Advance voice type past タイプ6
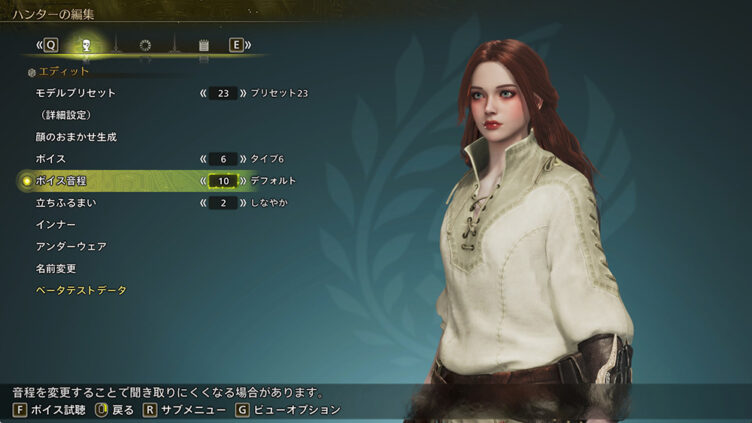Image resolution: width=752 pixels, height=423 pixels. click(242, 159)
